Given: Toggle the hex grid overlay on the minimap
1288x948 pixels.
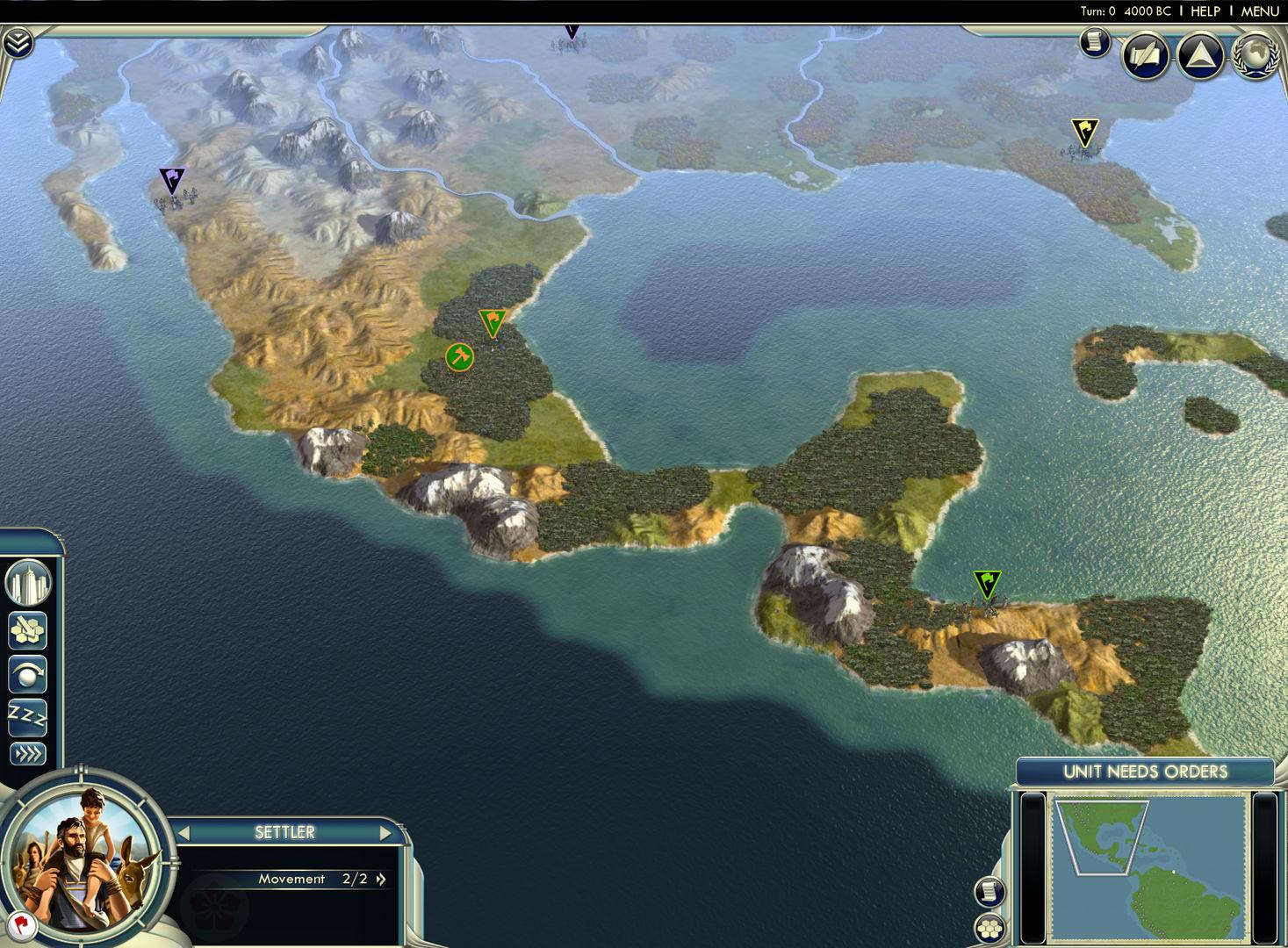Looking at the screenshot, I should click(x=991, y=927).
